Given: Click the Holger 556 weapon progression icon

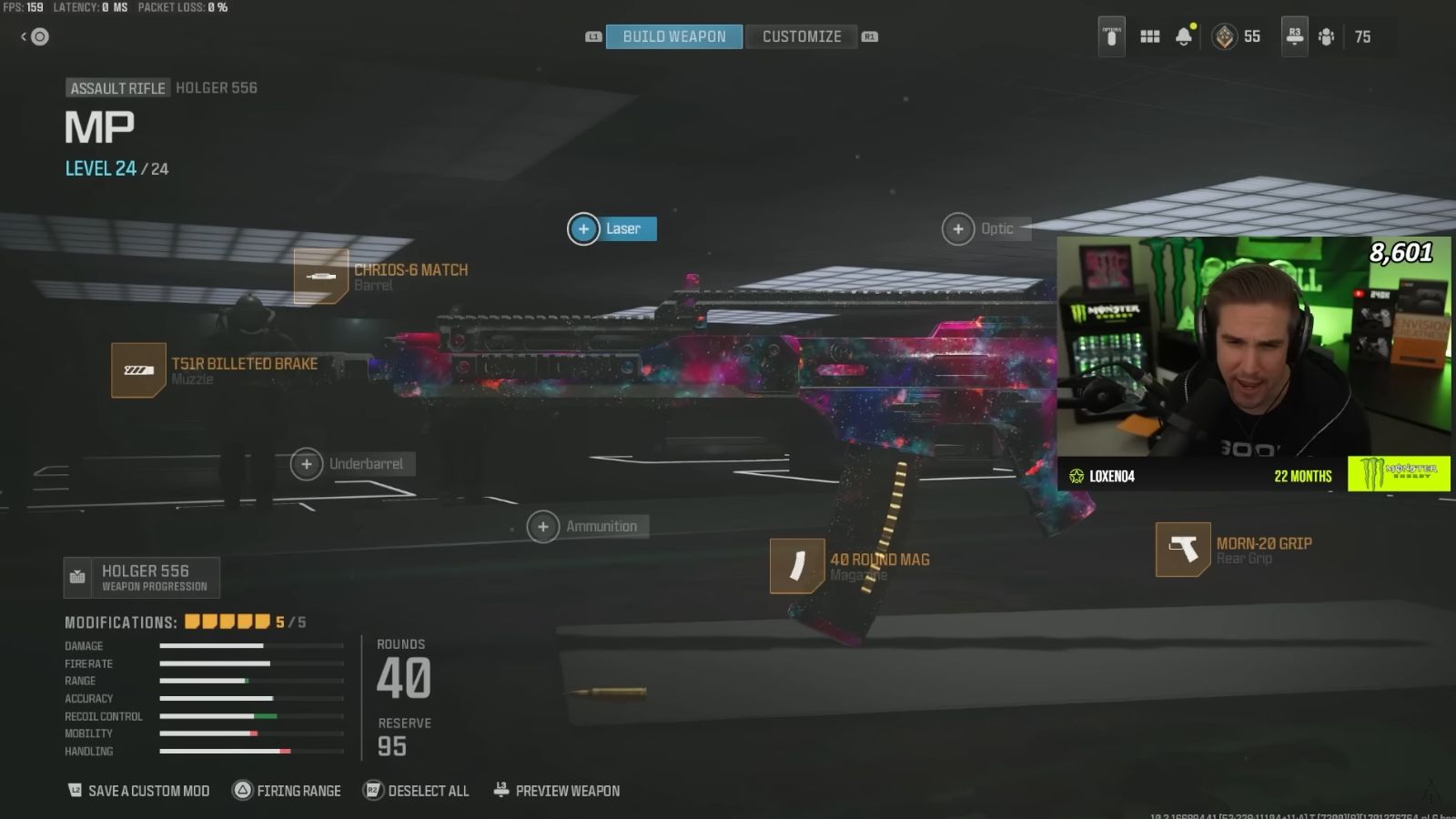Looking at the screenshot, I should pyautogui.click(x=76, y=577).
